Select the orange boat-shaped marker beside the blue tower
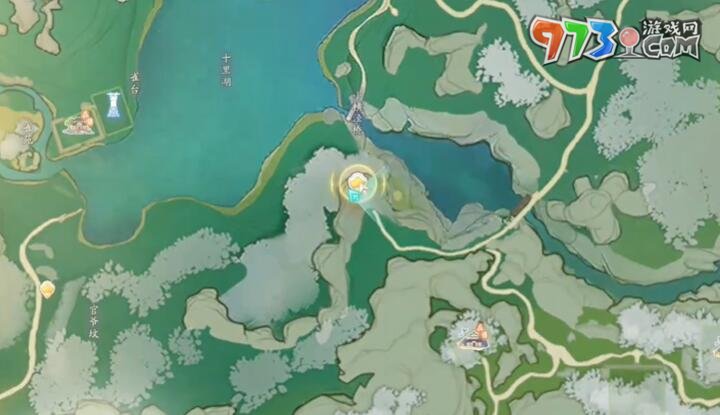This screenshot has height=415, width=720. click(x=78, y=122)
